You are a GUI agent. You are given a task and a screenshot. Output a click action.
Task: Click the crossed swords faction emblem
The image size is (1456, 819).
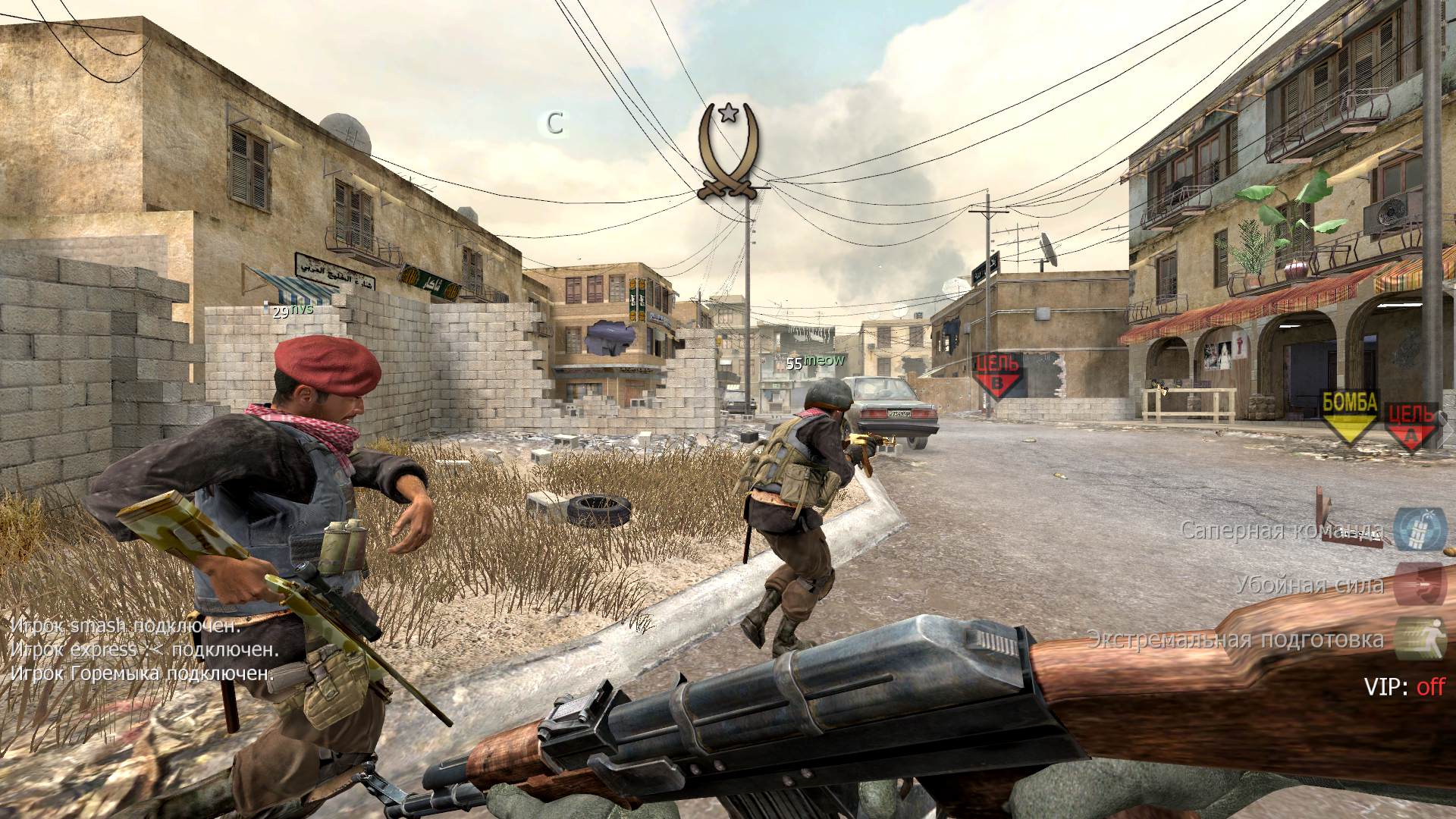[x=729, y=152]
